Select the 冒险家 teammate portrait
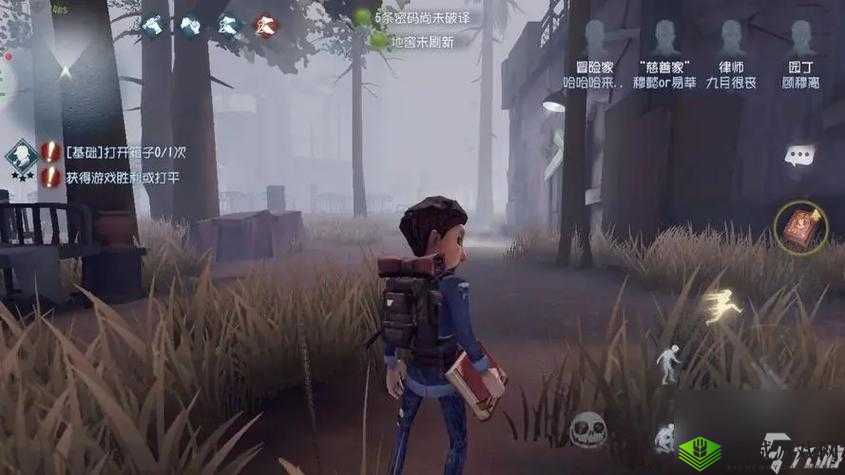 pyautogui.click(x=595, y=40)
